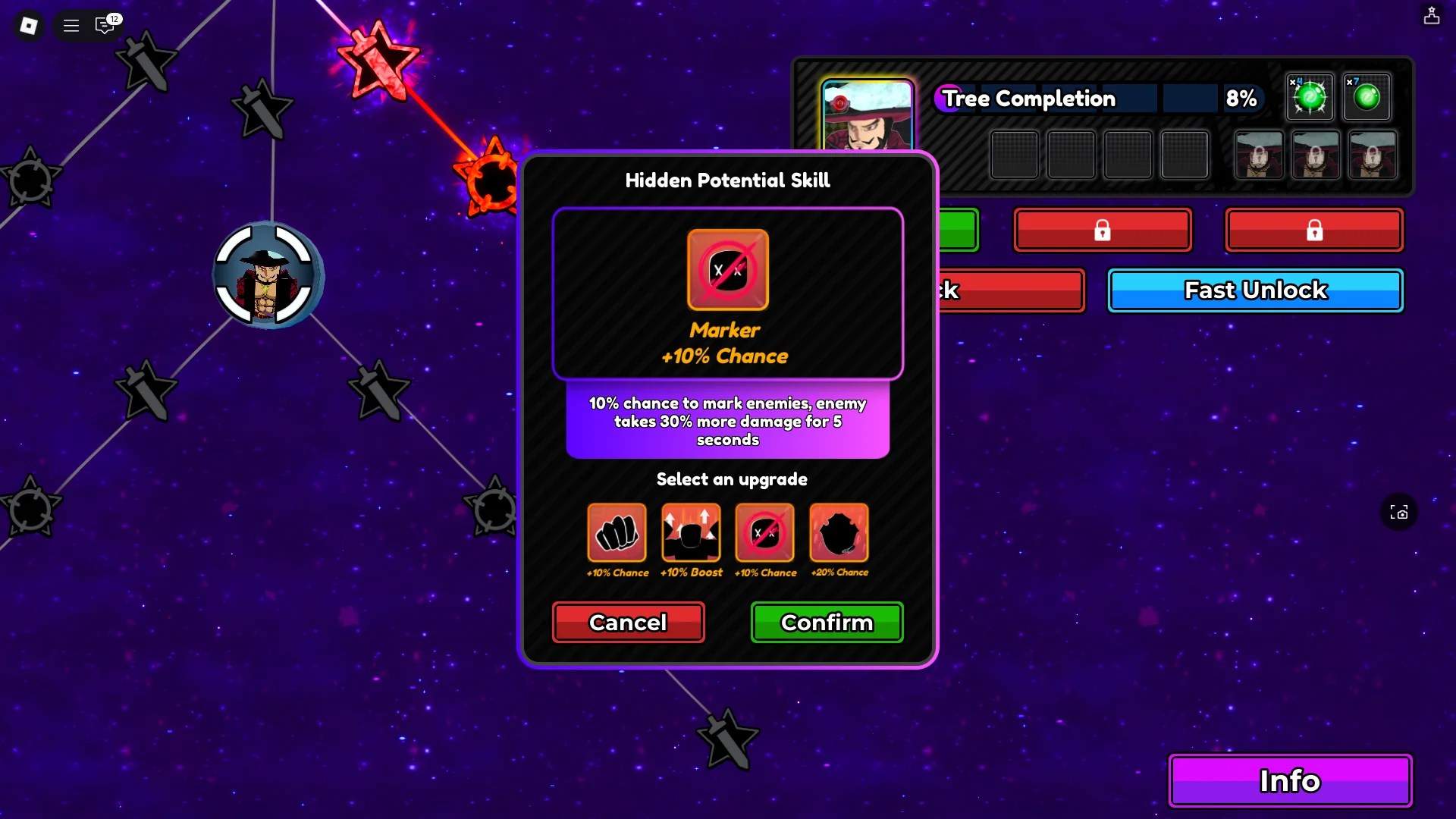
Task: Select the fist +10% Chance upgrade
Action: (x=617, y=532)
